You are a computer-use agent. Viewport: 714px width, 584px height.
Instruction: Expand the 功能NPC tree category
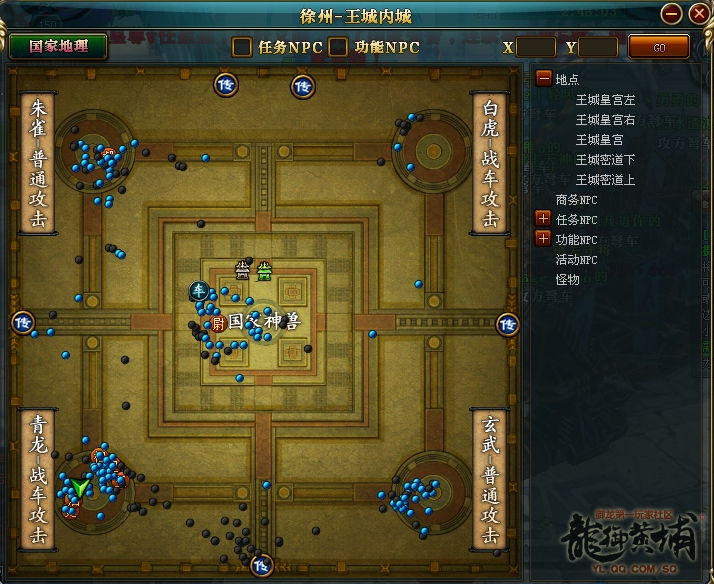click(543, 238)
